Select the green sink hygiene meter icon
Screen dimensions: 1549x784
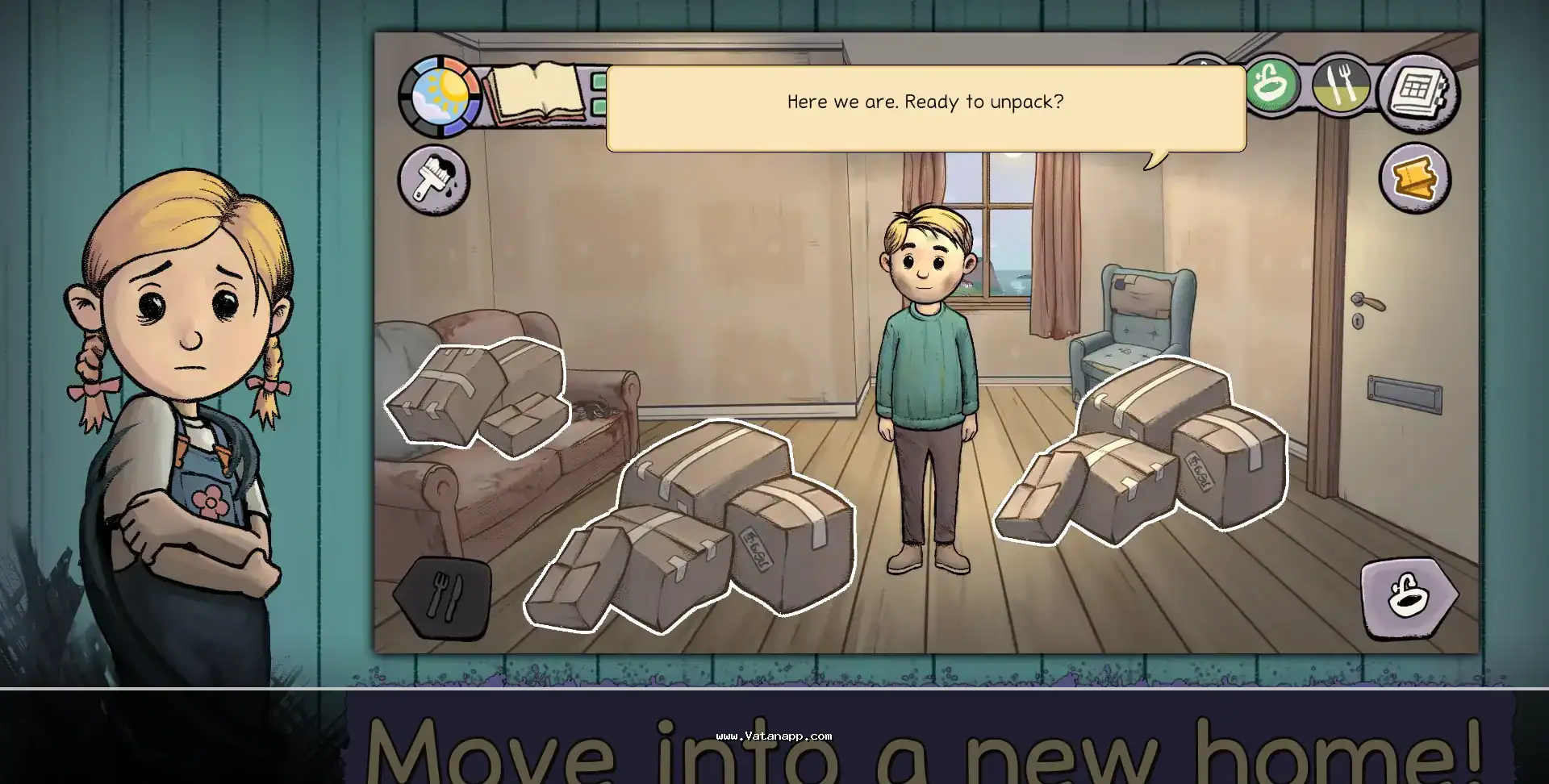[1272, 85]
